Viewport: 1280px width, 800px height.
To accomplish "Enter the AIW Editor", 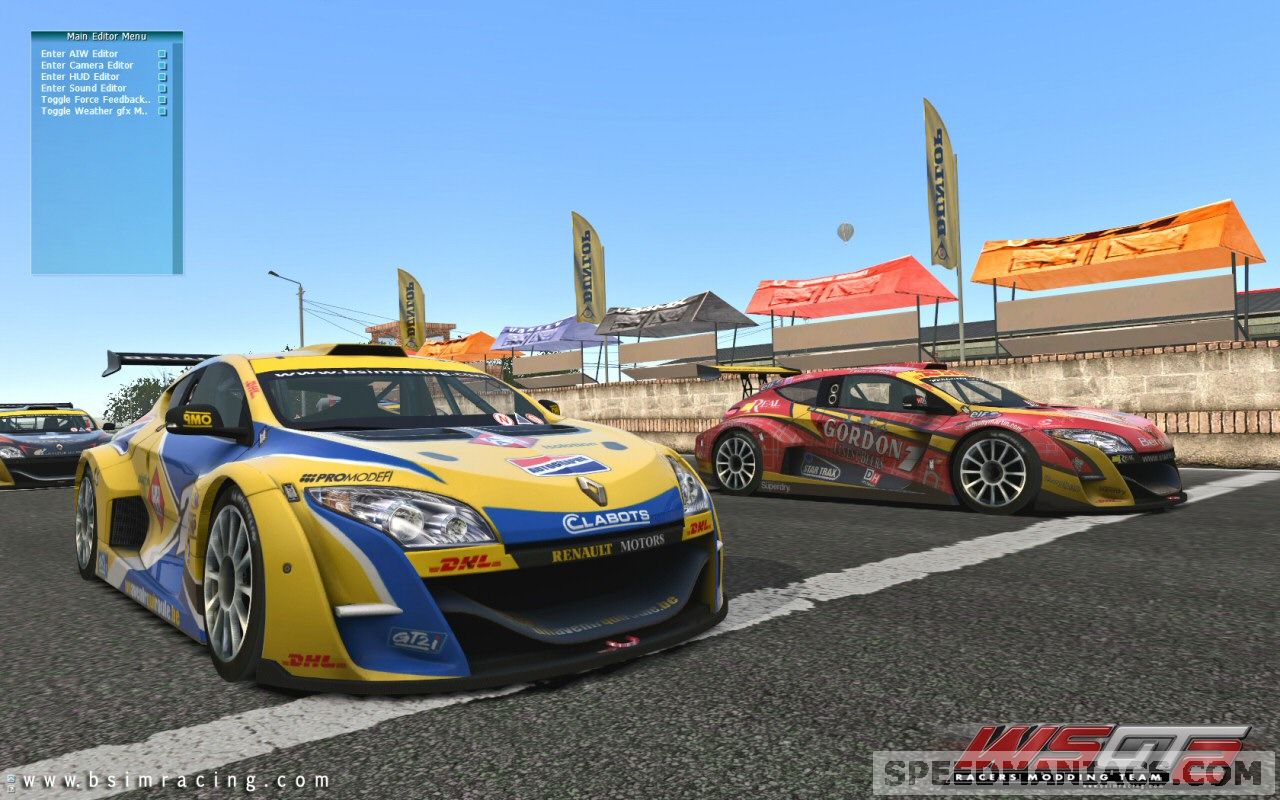I will coord(80,54).
